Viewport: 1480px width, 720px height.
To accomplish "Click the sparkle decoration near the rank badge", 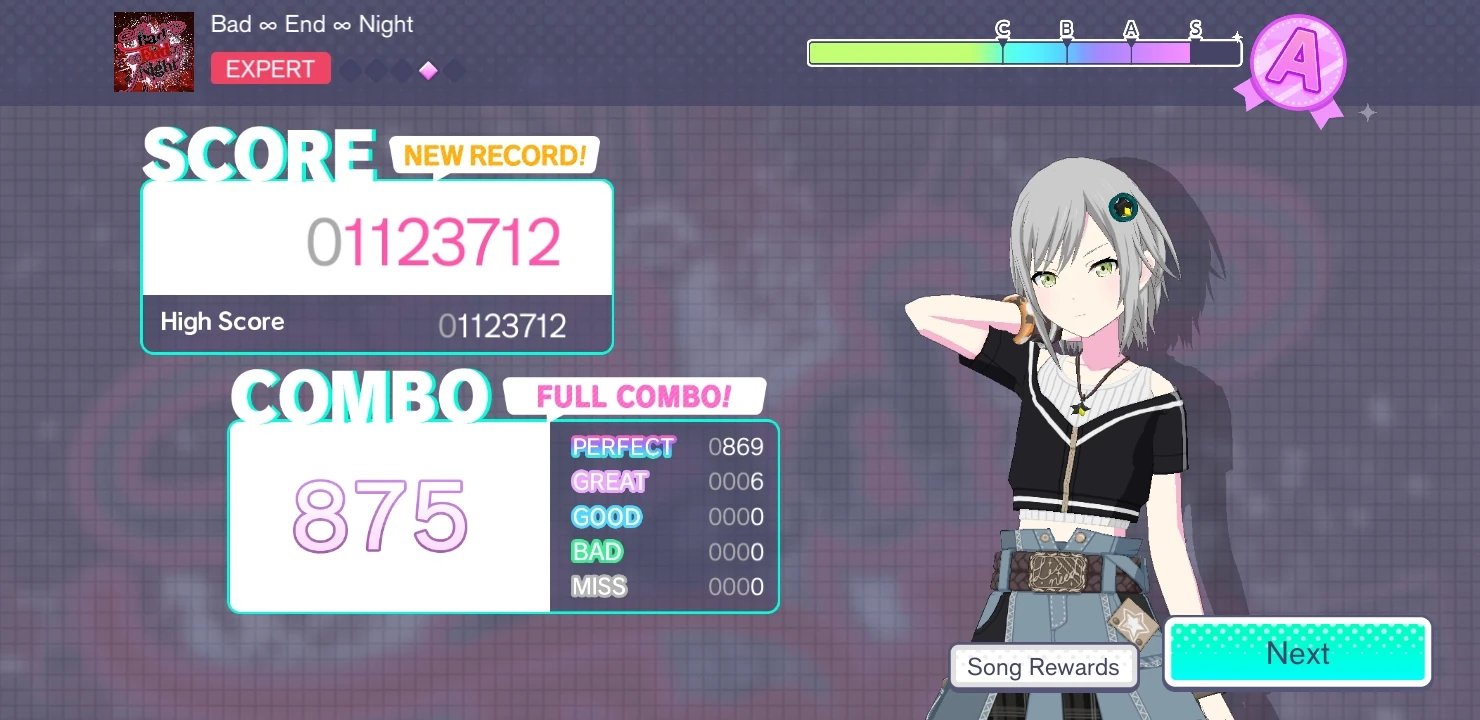I will pos(1368,113).
